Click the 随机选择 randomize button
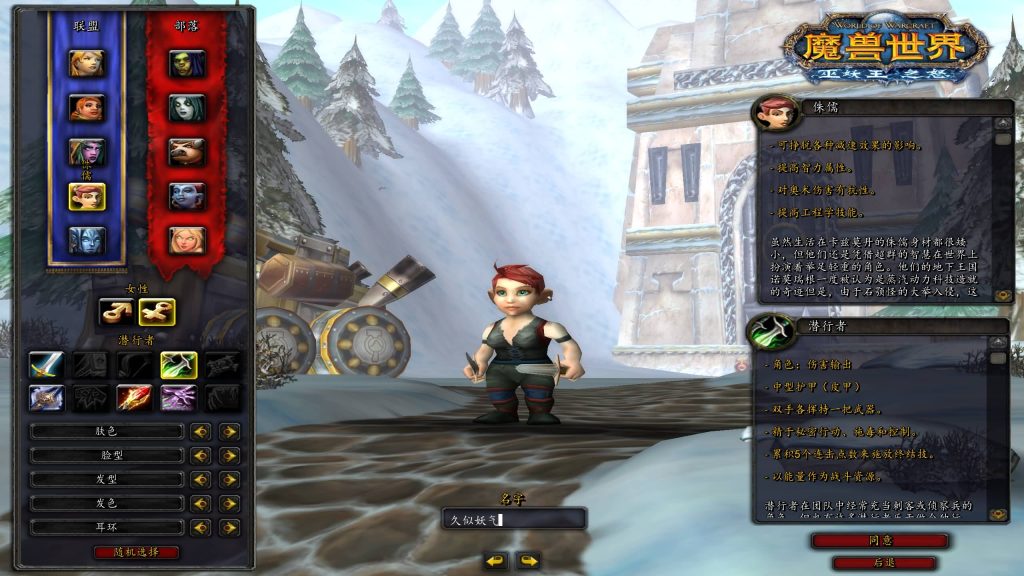 pyautogui.click(x=137, y=552)
